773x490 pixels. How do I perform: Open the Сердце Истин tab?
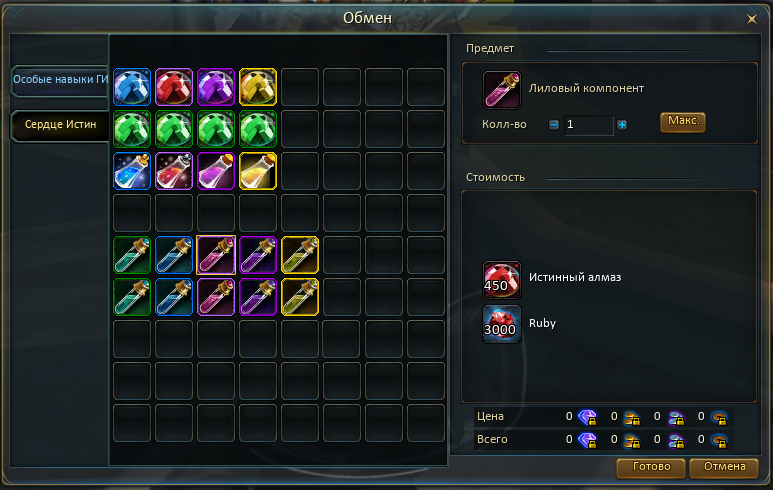coord(60,126)
